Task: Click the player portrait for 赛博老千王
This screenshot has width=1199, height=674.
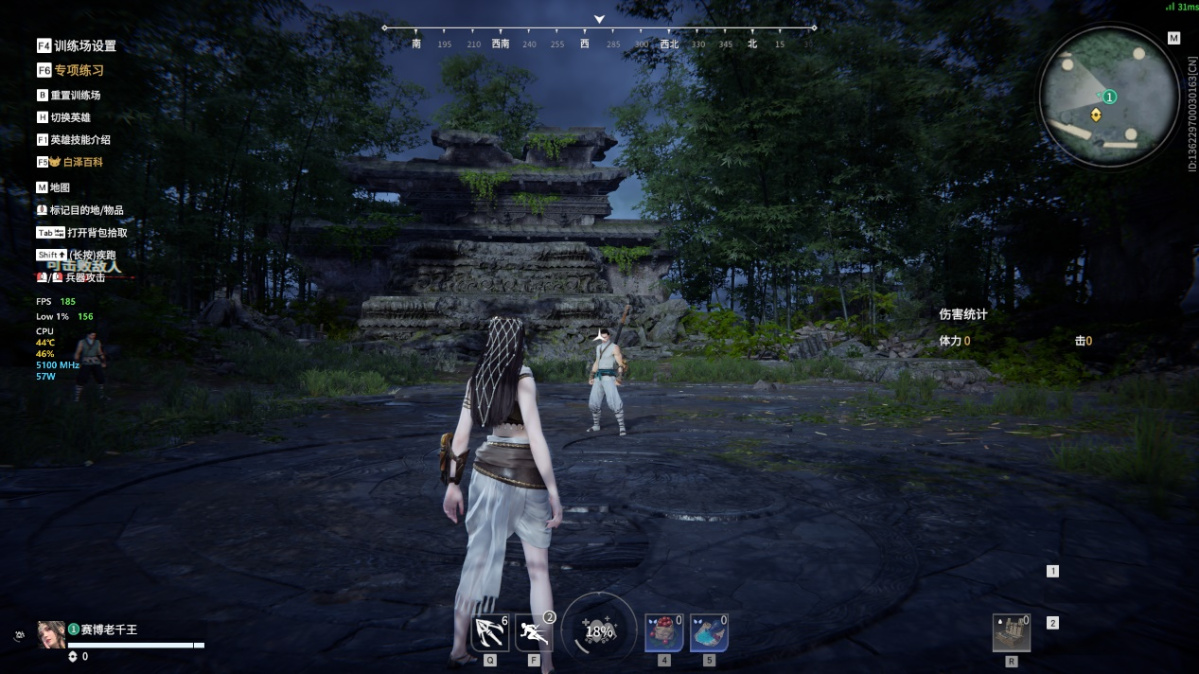Action: click(51, 634)
